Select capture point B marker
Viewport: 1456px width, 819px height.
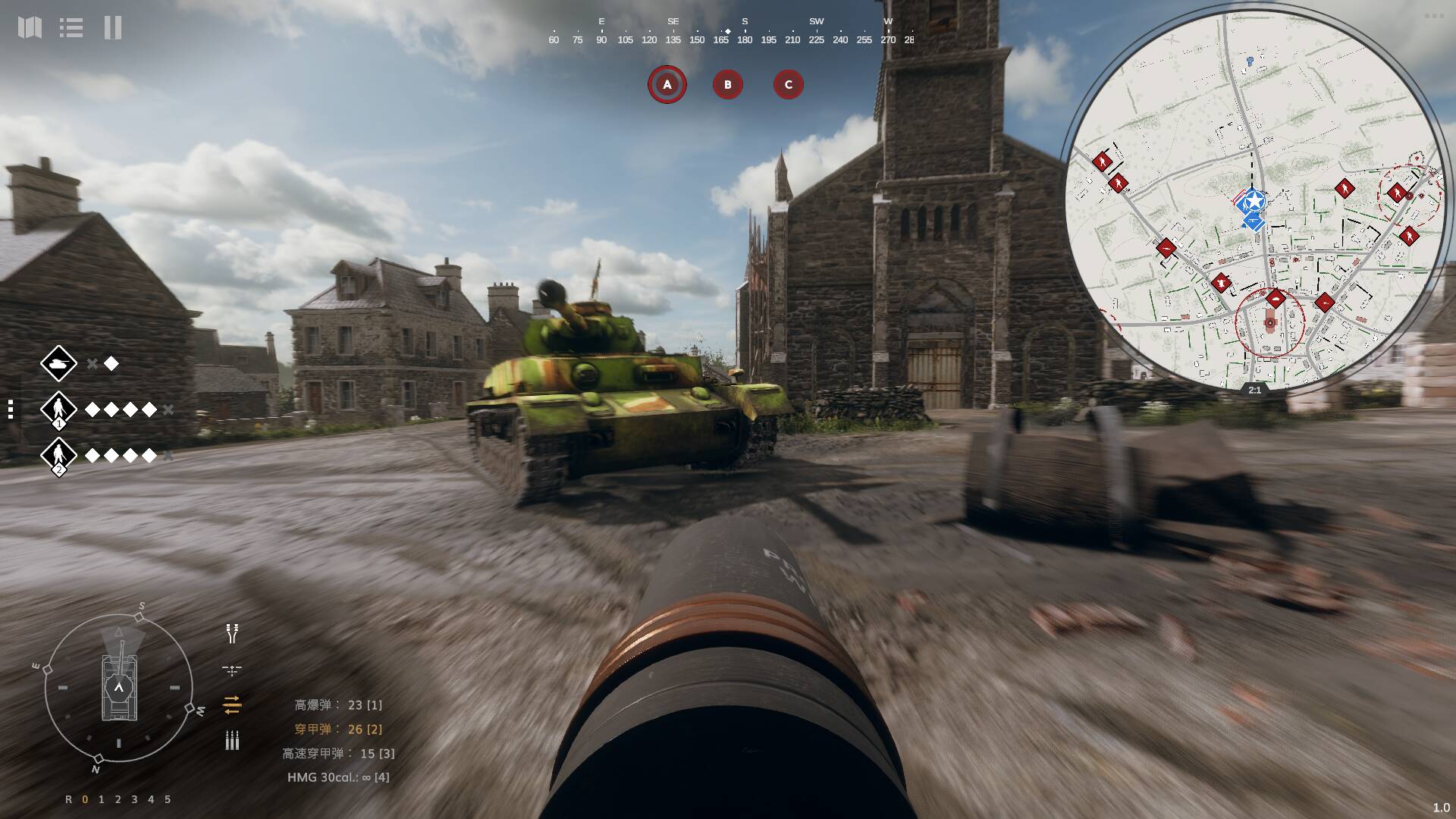click(728, 84)
